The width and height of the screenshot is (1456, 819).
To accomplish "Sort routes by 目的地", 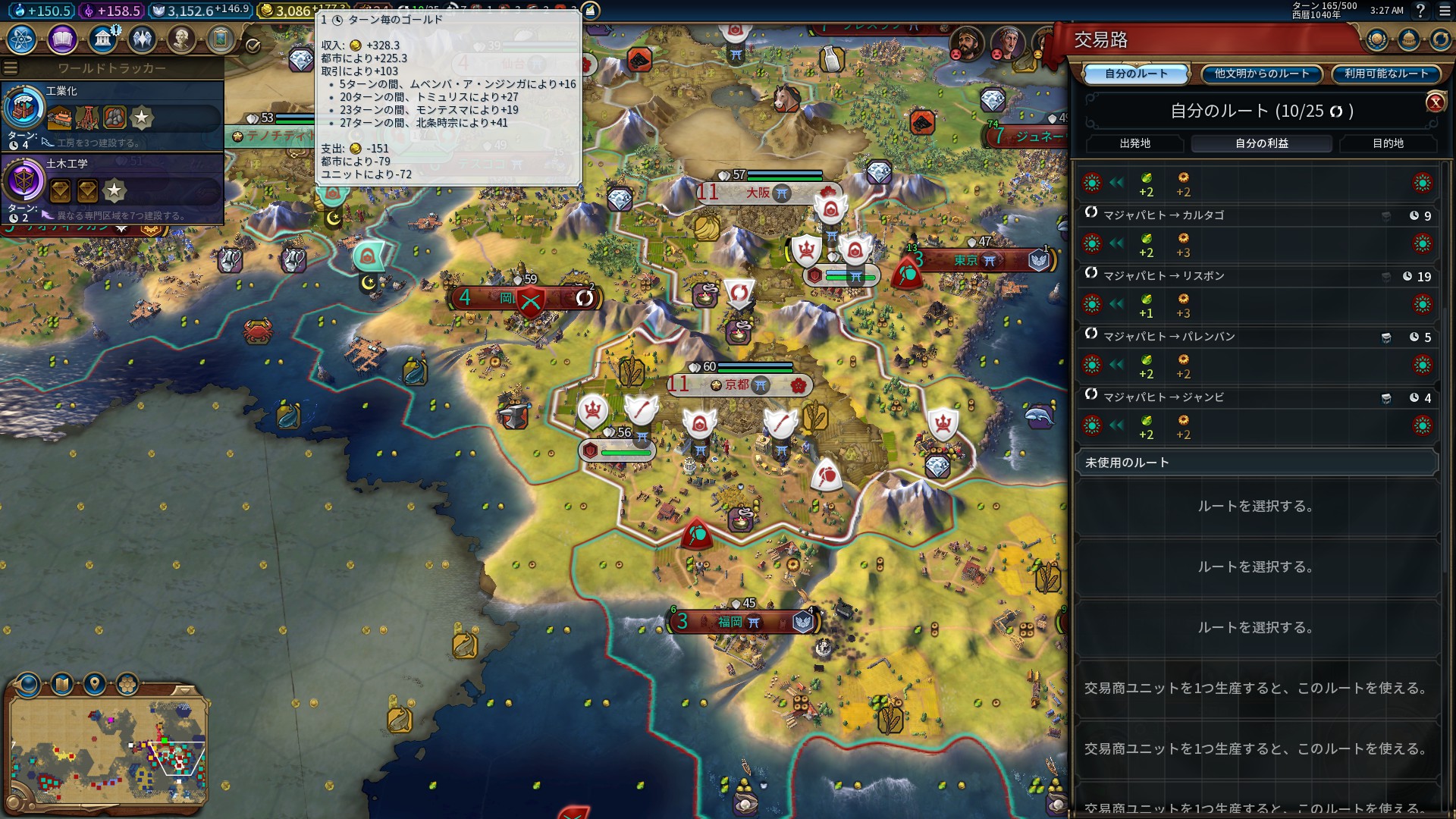I will pyautogui.click(x=1388, y=143).
